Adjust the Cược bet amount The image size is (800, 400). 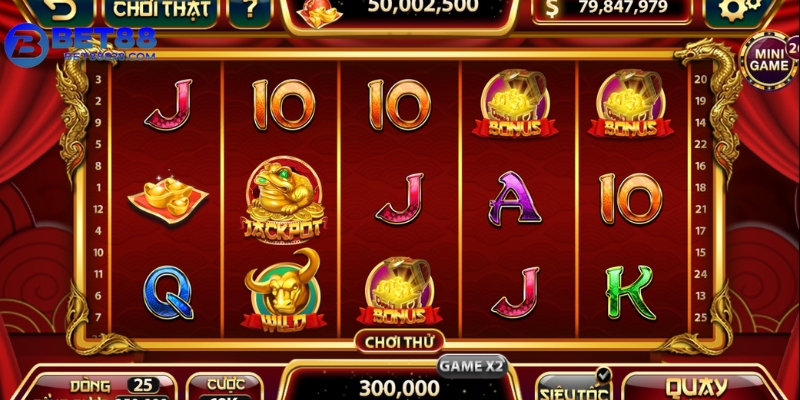coord(225,386)
